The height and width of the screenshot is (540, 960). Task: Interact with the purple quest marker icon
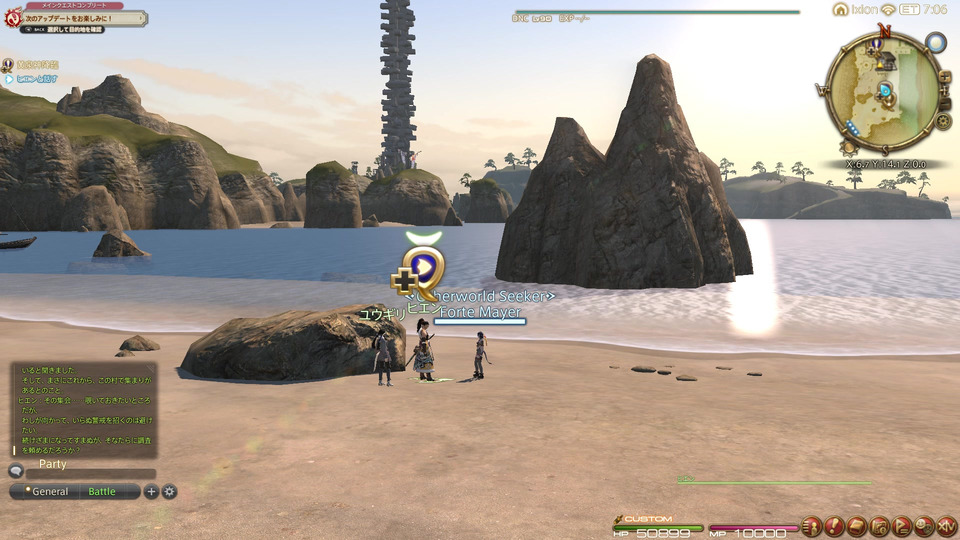click(423, 267)
